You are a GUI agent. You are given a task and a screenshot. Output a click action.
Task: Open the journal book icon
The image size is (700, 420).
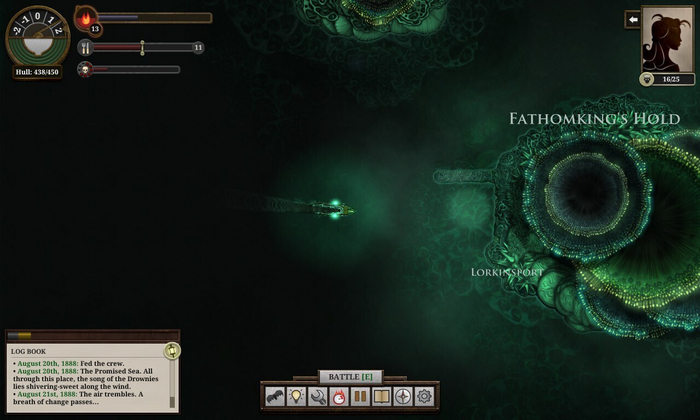tap(381, 397)
